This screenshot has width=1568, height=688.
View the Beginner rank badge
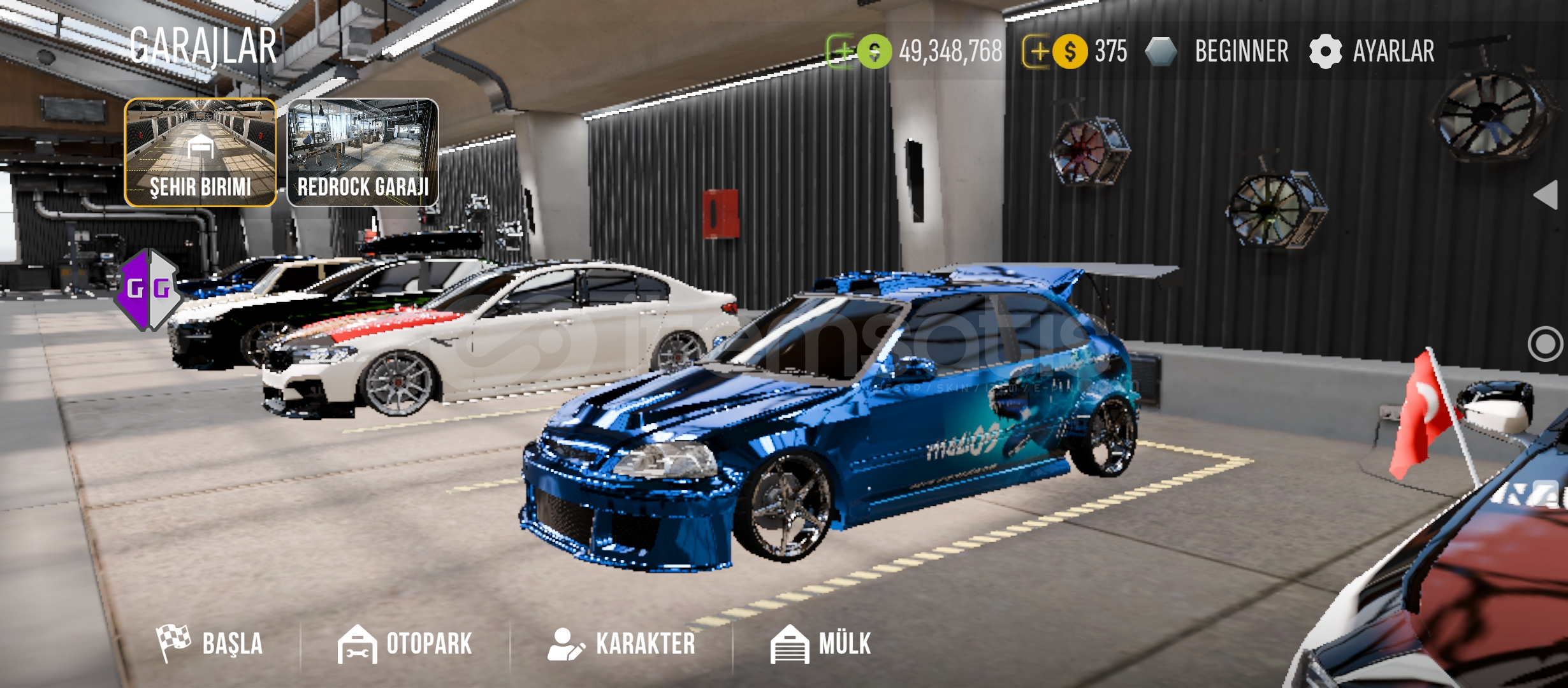click(1216, 51)
